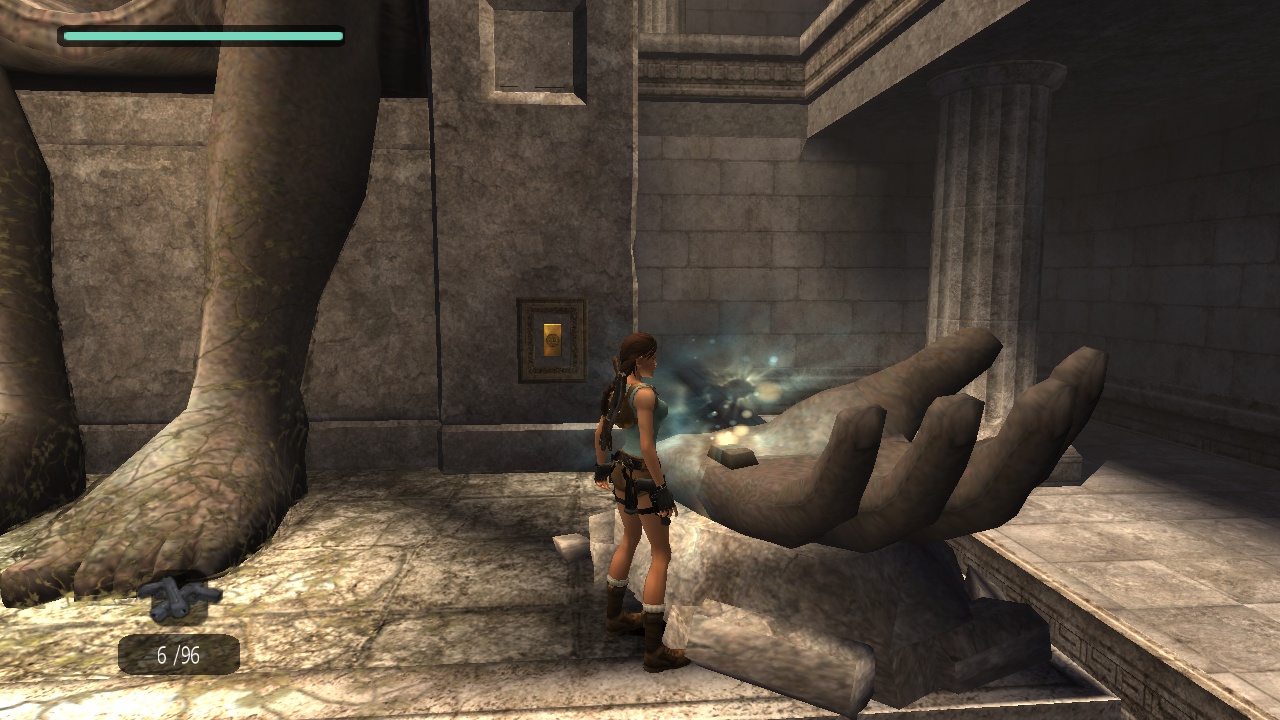The image size is (1280, 720).
Task: Select the dual pistols weapon icon
Action: pyautogui.click(x=179, y=597)
